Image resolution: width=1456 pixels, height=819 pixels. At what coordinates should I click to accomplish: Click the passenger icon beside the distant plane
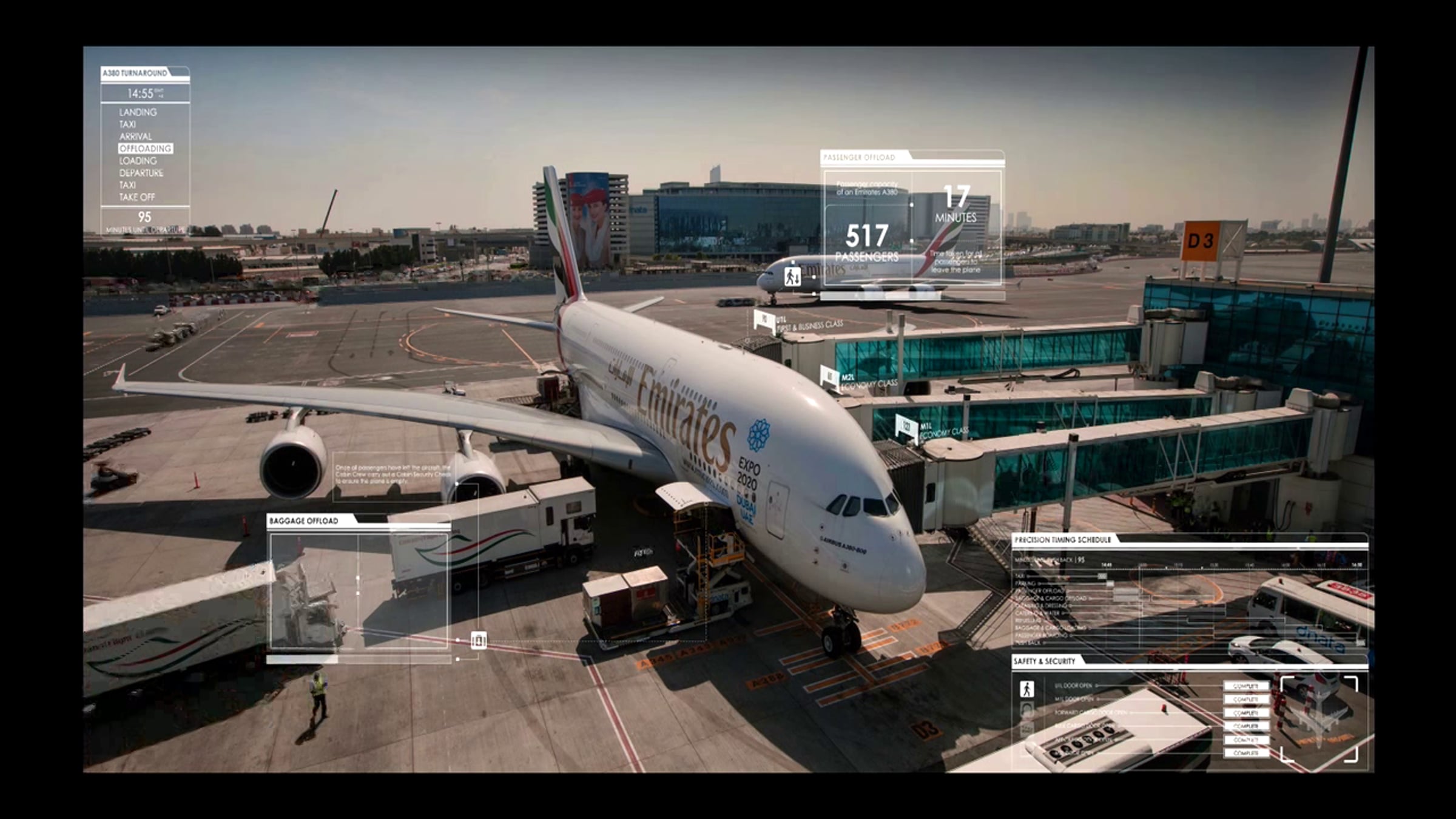pyautogui.click(x=792, y=277)
